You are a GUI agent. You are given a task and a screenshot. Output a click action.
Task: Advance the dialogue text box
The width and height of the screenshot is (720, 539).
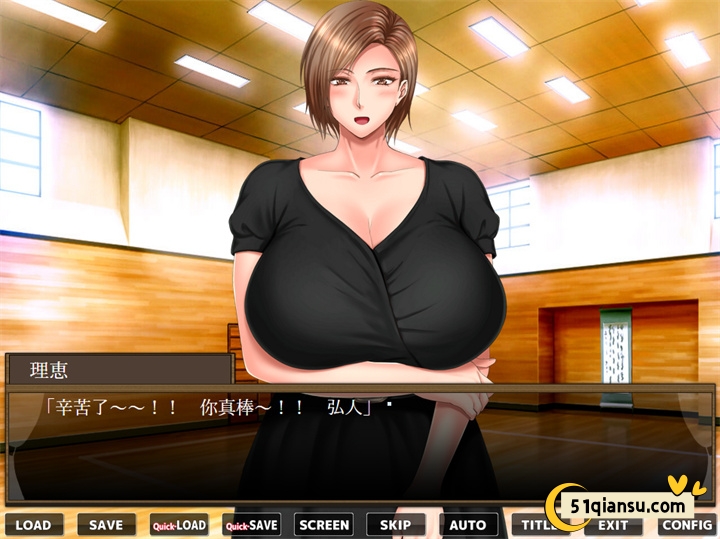[360, 445]
